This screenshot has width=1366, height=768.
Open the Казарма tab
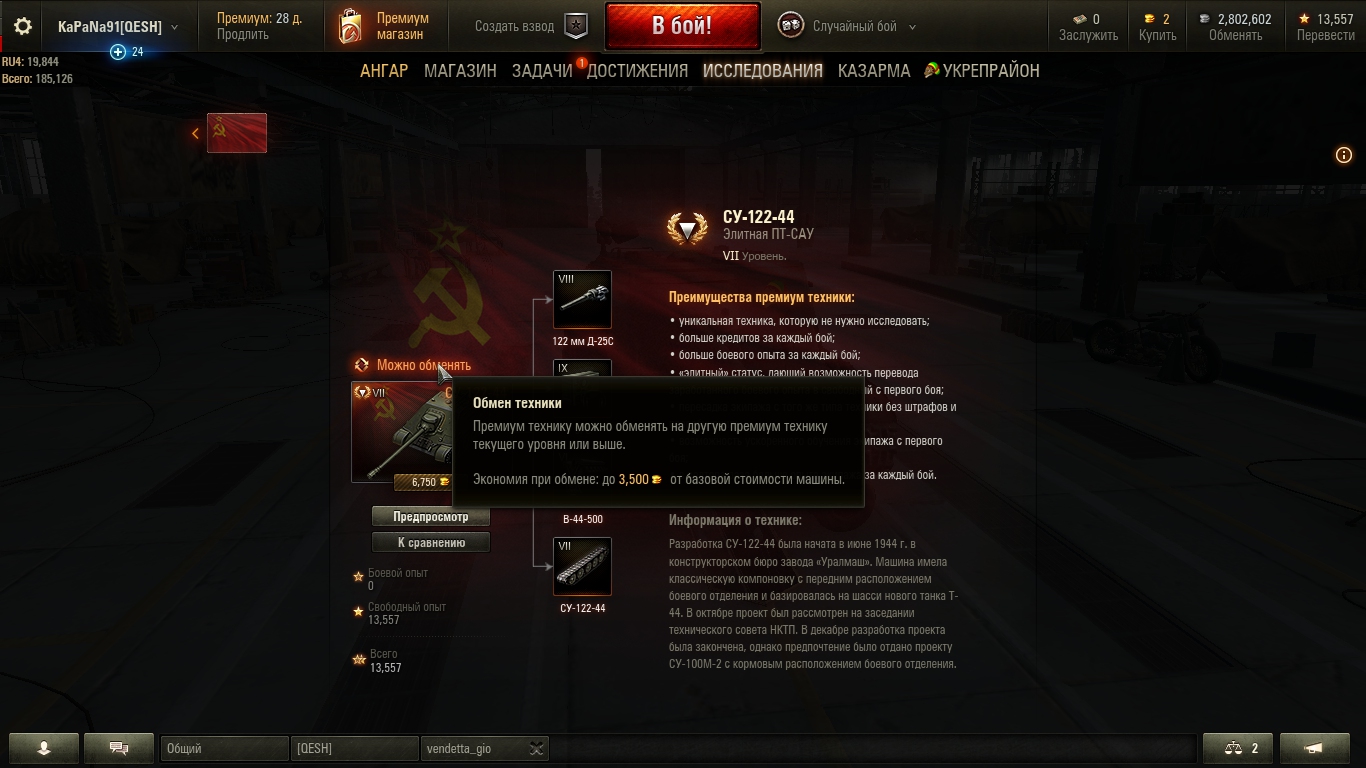(x=874, y=71)
